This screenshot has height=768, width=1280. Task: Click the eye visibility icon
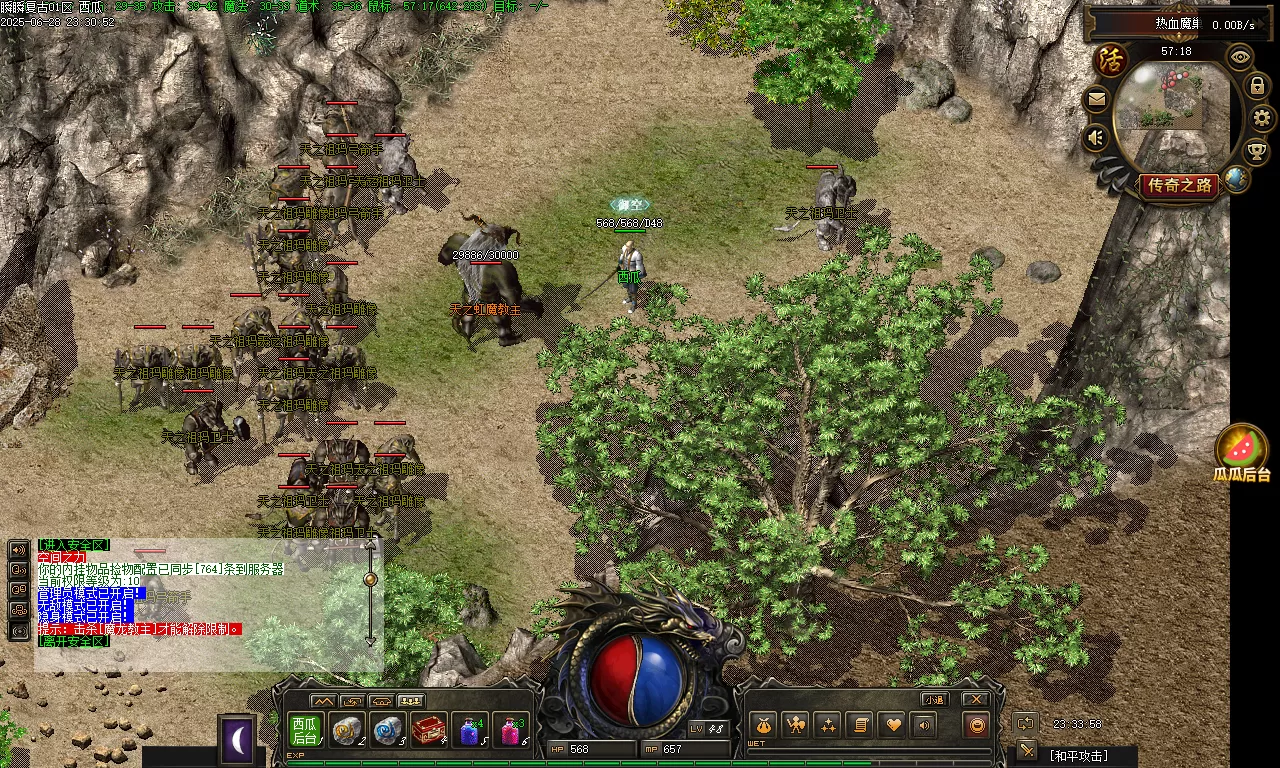coord(1241,56)
